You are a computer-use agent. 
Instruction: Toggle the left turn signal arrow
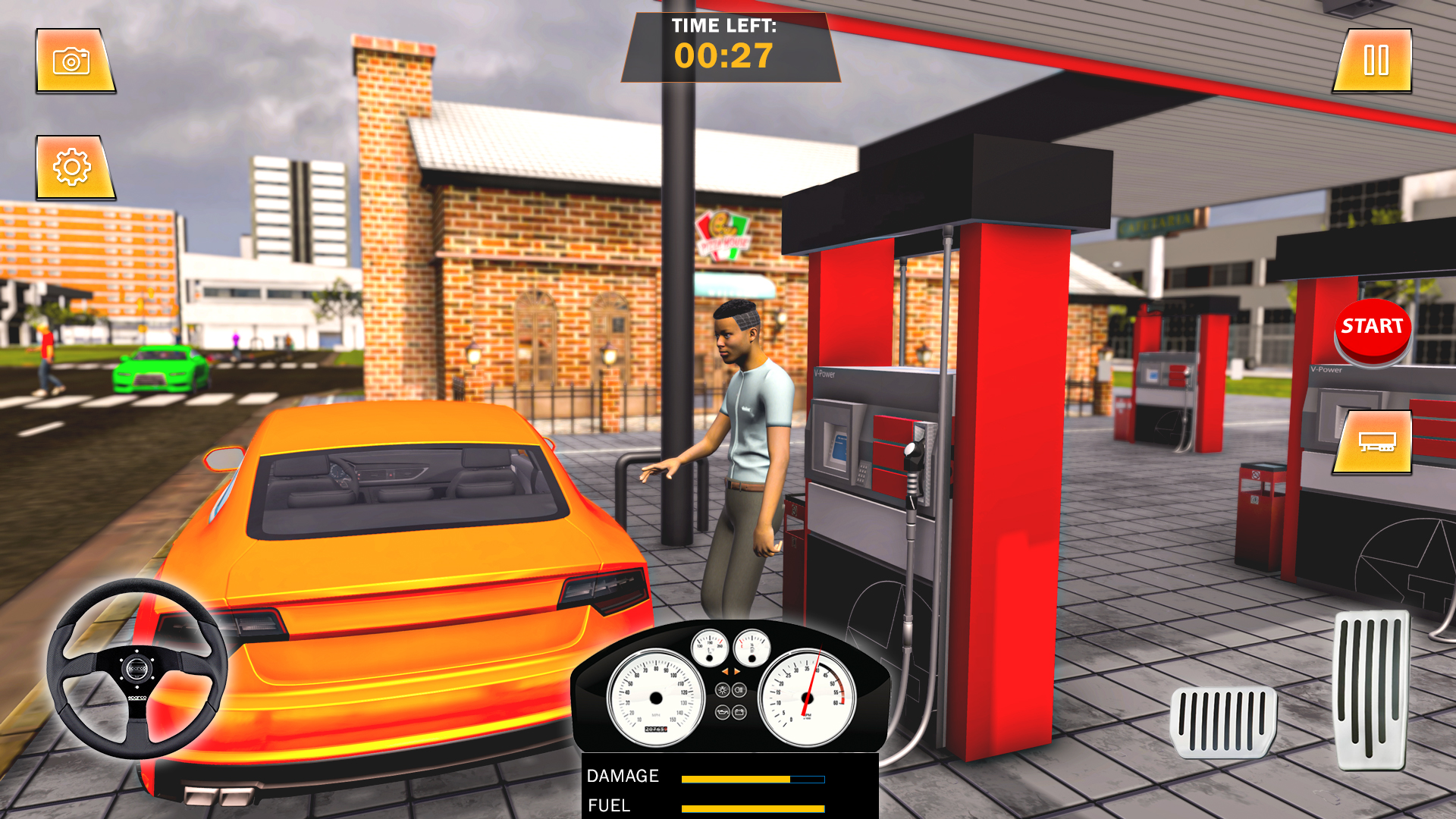[x=726, y=672]
